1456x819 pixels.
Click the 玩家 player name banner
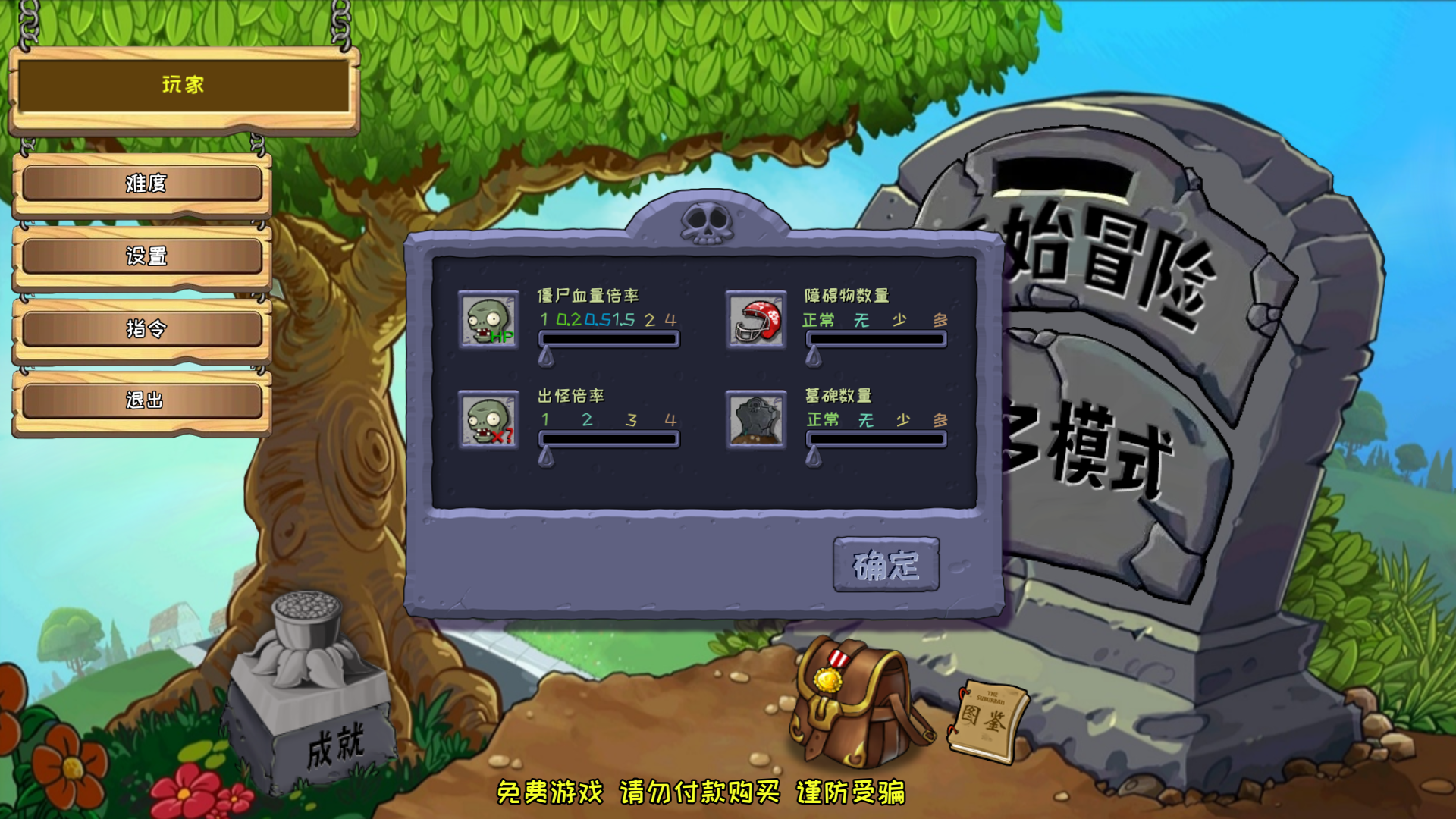(184, 85)
